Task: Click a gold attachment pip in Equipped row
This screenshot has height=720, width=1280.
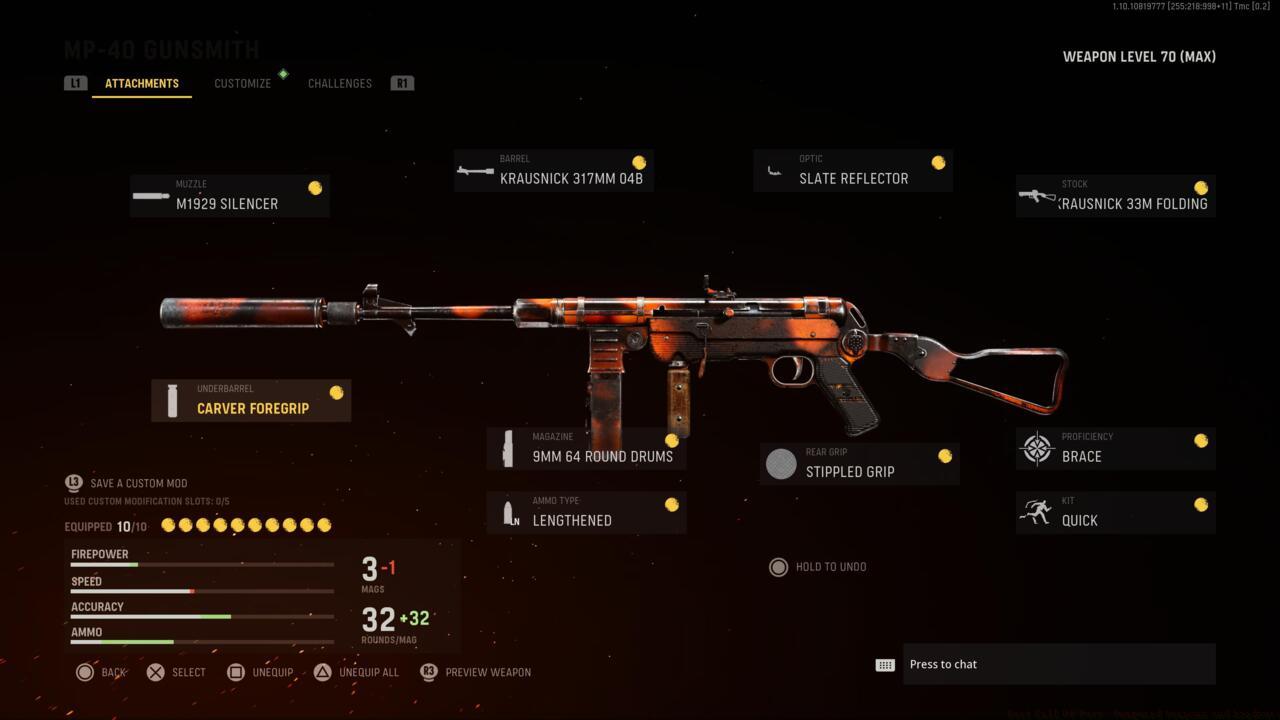Action: coord(168,524)
